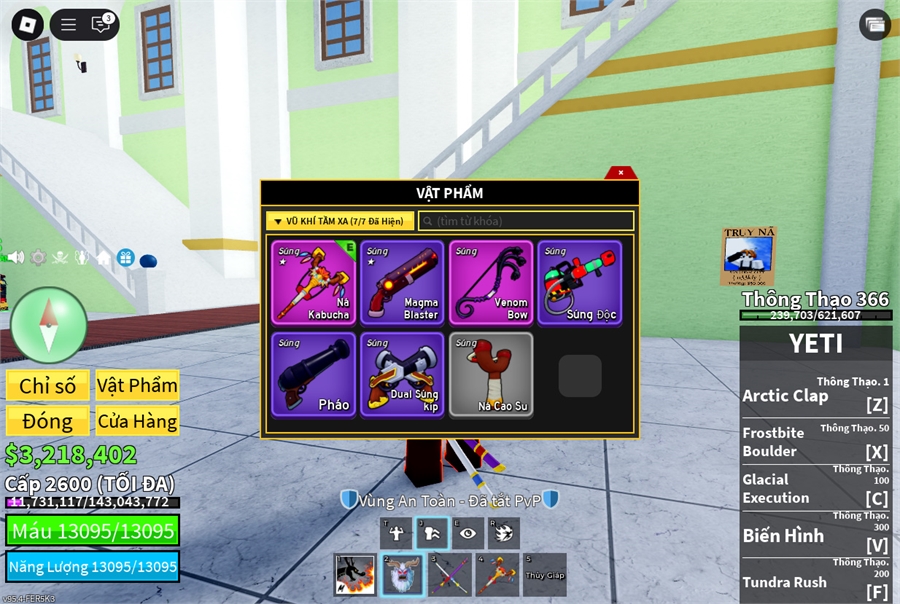900x604 pixels.
Task: Select the Venom Bow item
Action: point(491,282)
